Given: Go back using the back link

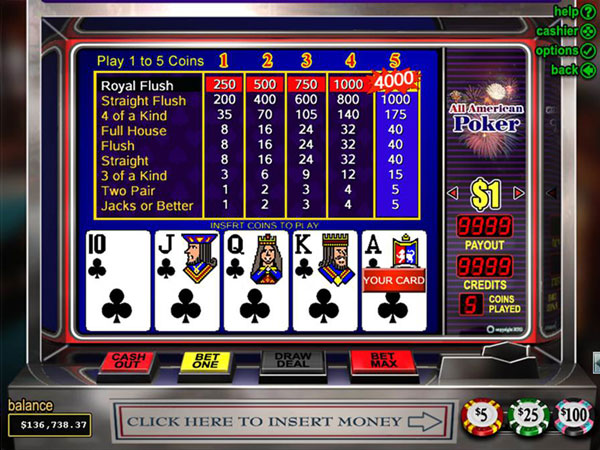Looking at the screenshot, I should tap(574, 70).
